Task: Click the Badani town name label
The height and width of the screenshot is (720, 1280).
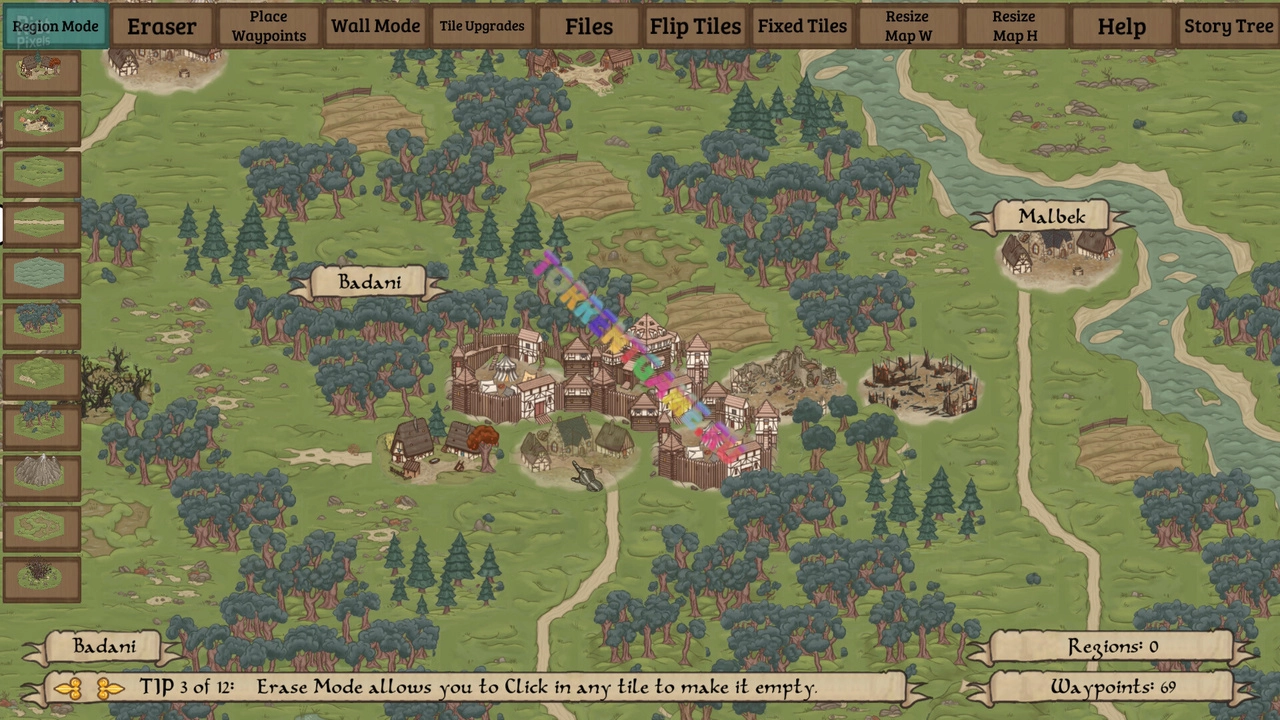Action: tap(369, 283)
